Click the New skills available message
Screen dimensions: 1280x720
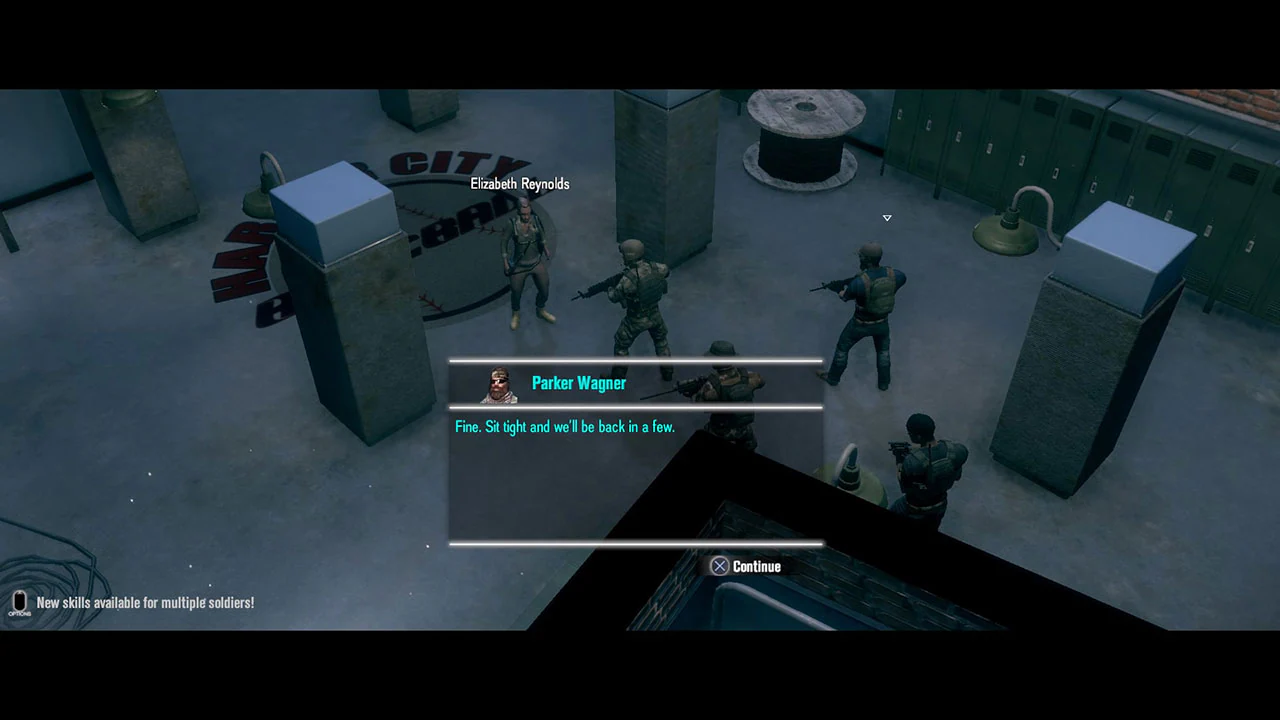(x=145, y=602)
